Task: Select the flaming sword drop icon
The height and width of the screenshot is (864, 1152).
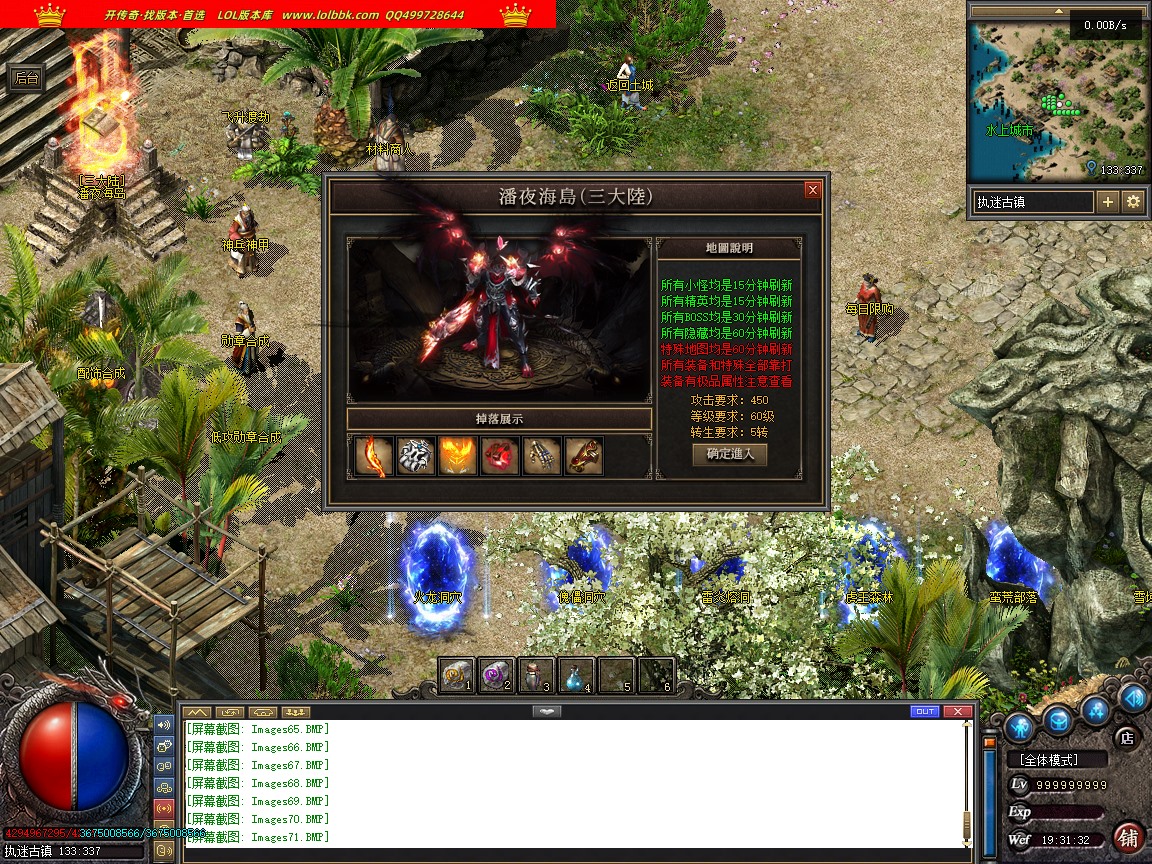Action: (x=371, y=456)
